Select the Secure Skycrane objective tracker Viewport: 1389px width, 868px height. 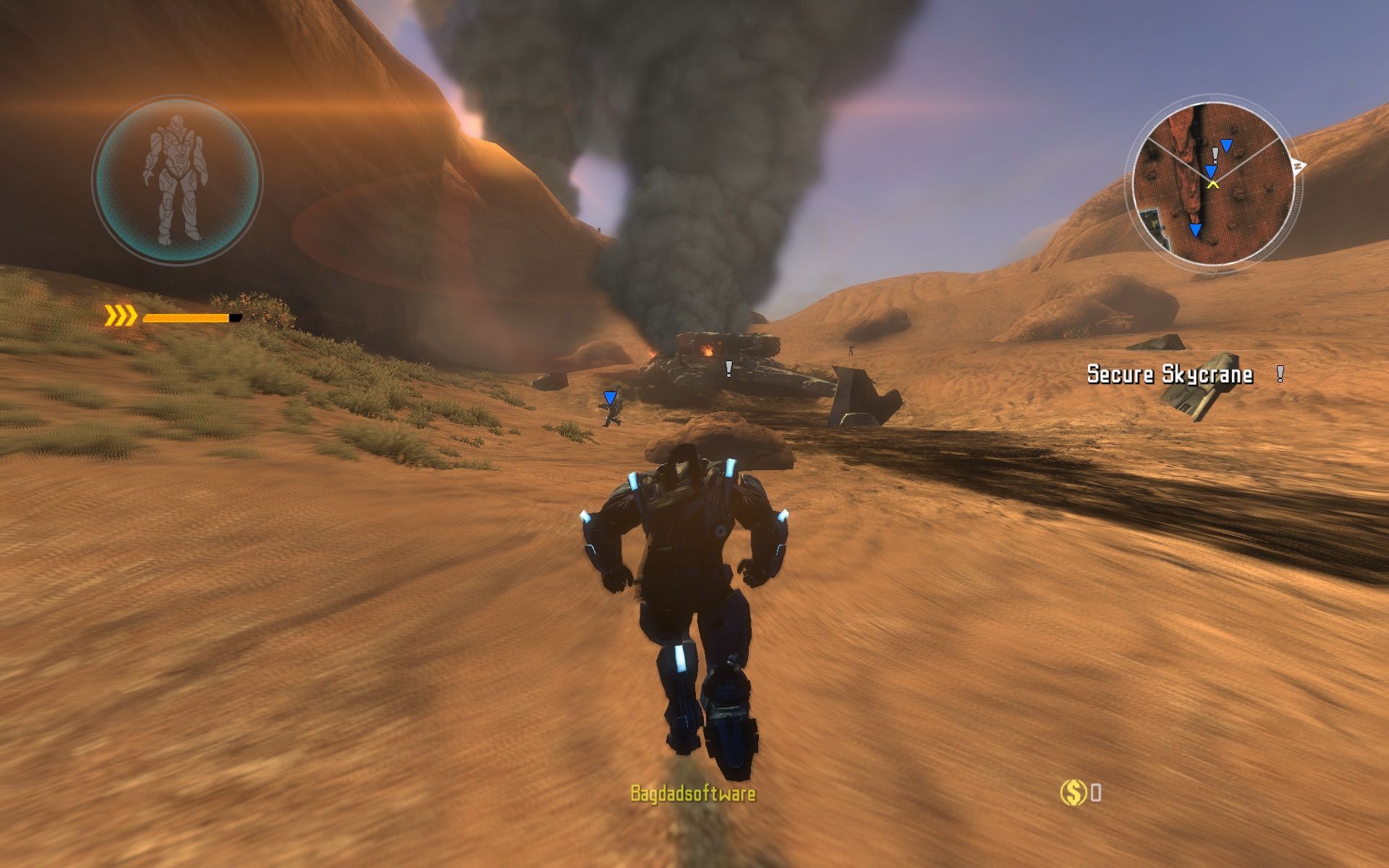(1170, 374)
